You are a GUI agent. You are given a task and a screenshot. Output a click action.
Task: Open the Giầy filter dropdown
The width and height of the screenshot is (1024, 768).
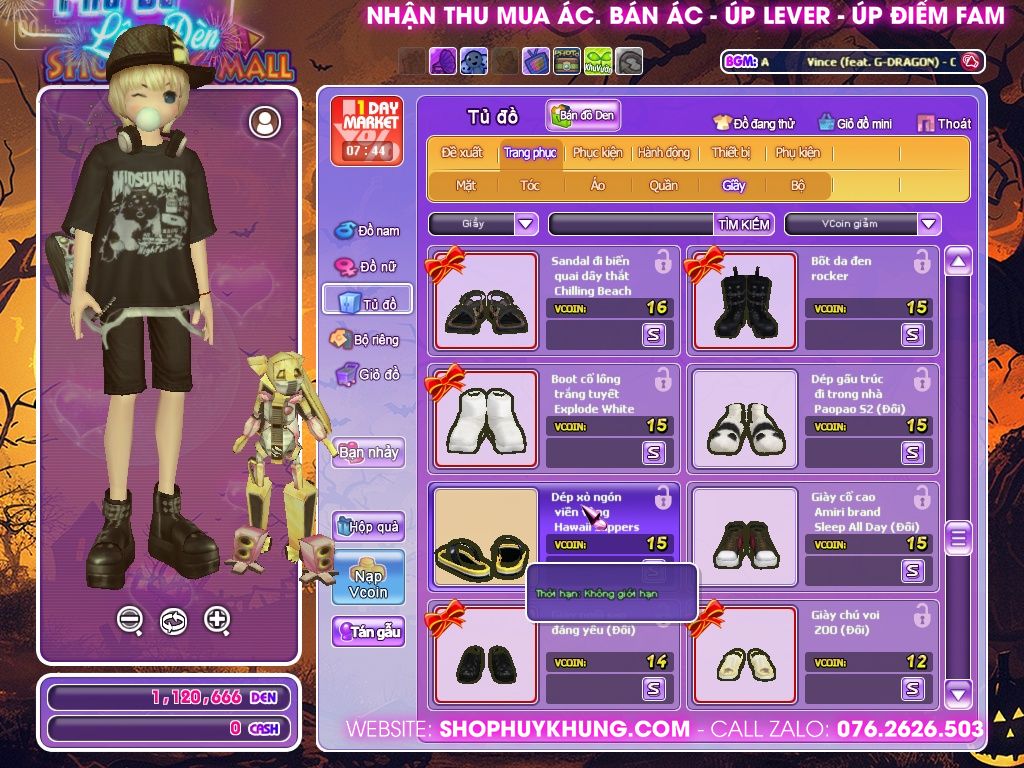click(x=526, y=224)
